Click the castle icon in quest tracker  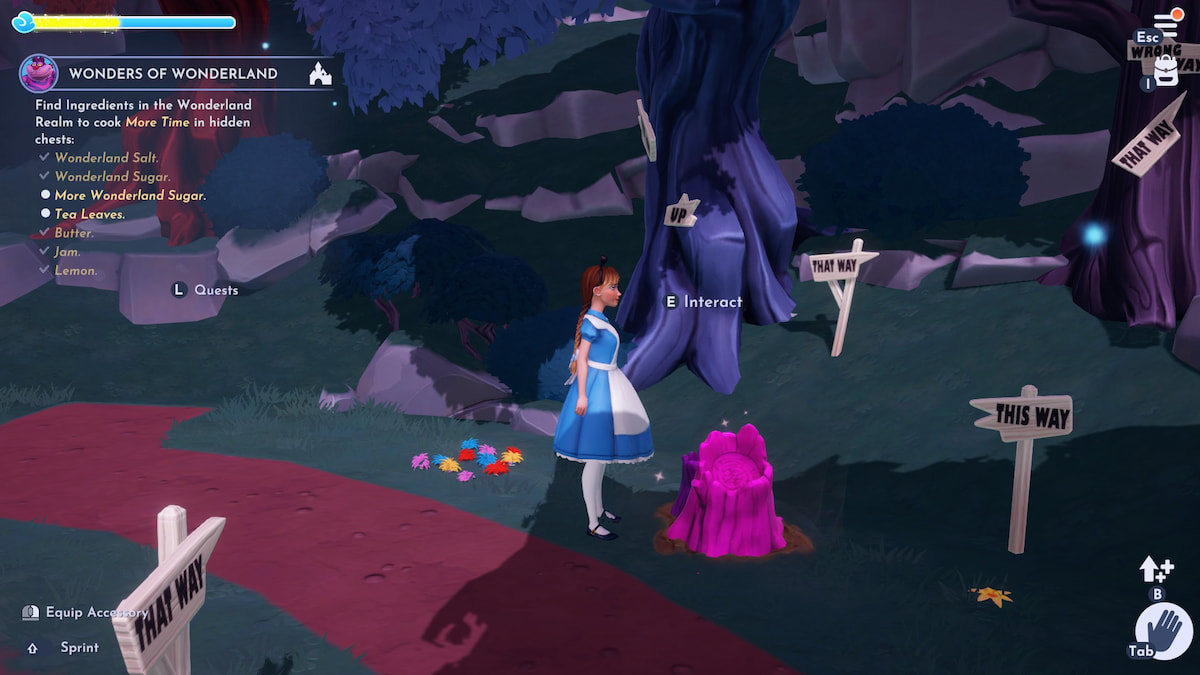coord(320,73)
